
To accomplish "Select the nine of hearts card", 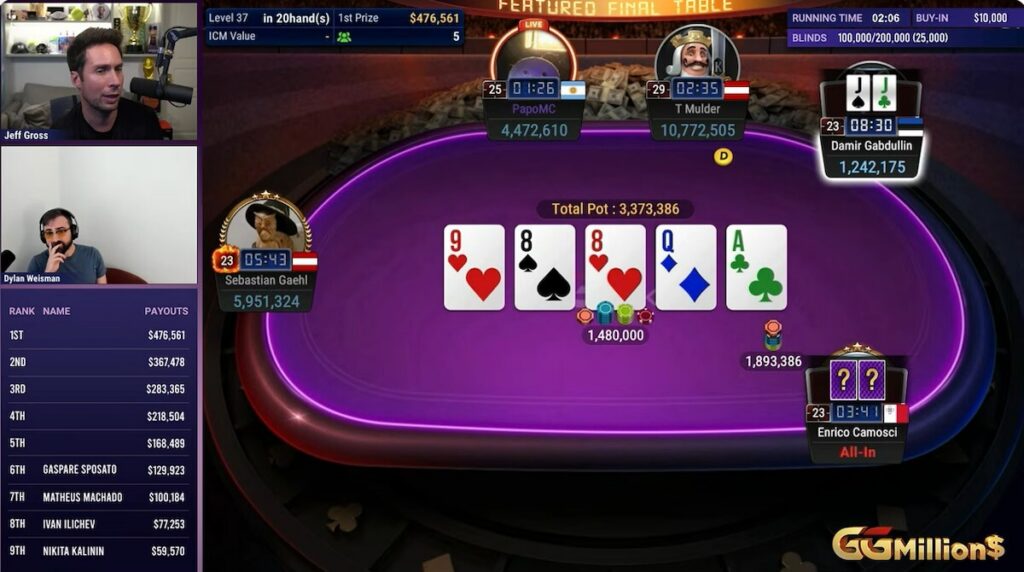I will 474,267.
